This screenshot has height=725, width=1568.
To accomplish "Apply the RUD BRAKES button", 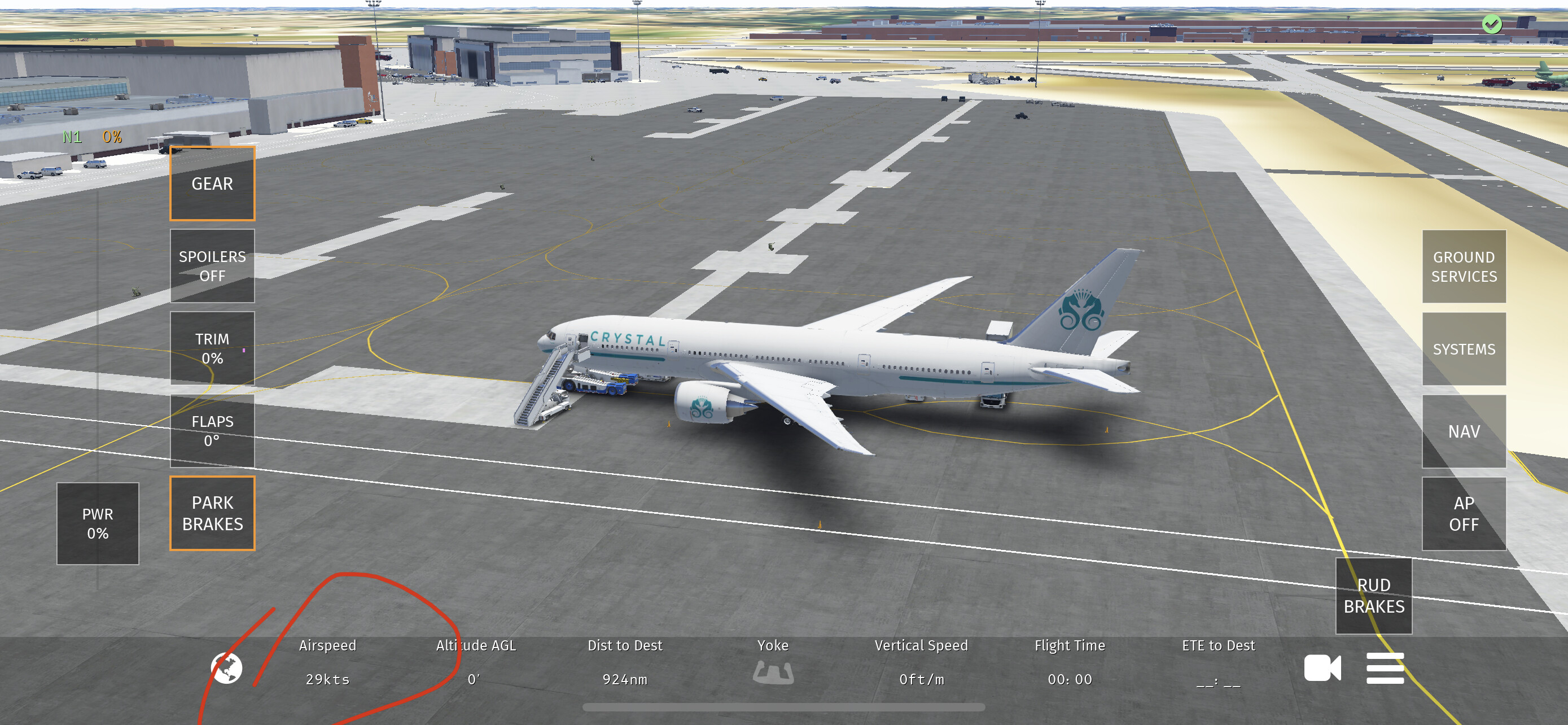I will 1373,596.
